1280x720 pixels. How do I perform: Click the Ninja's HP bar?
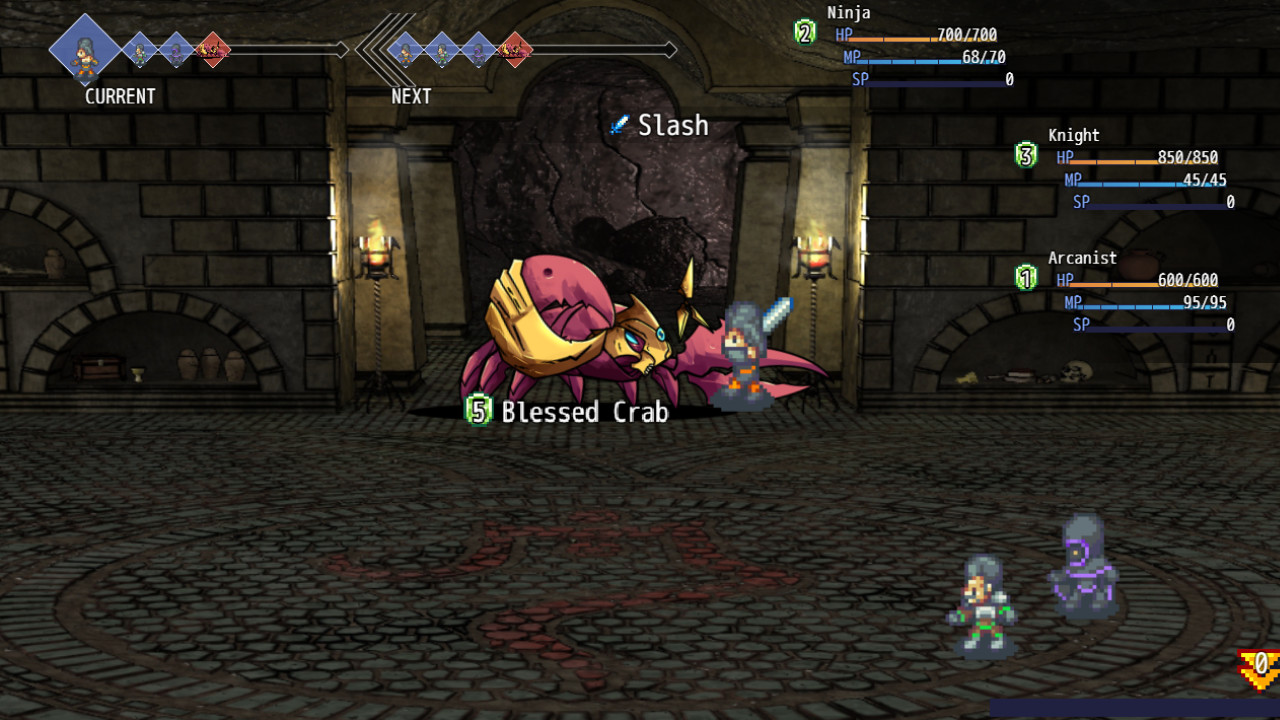[x=920, y=34]
